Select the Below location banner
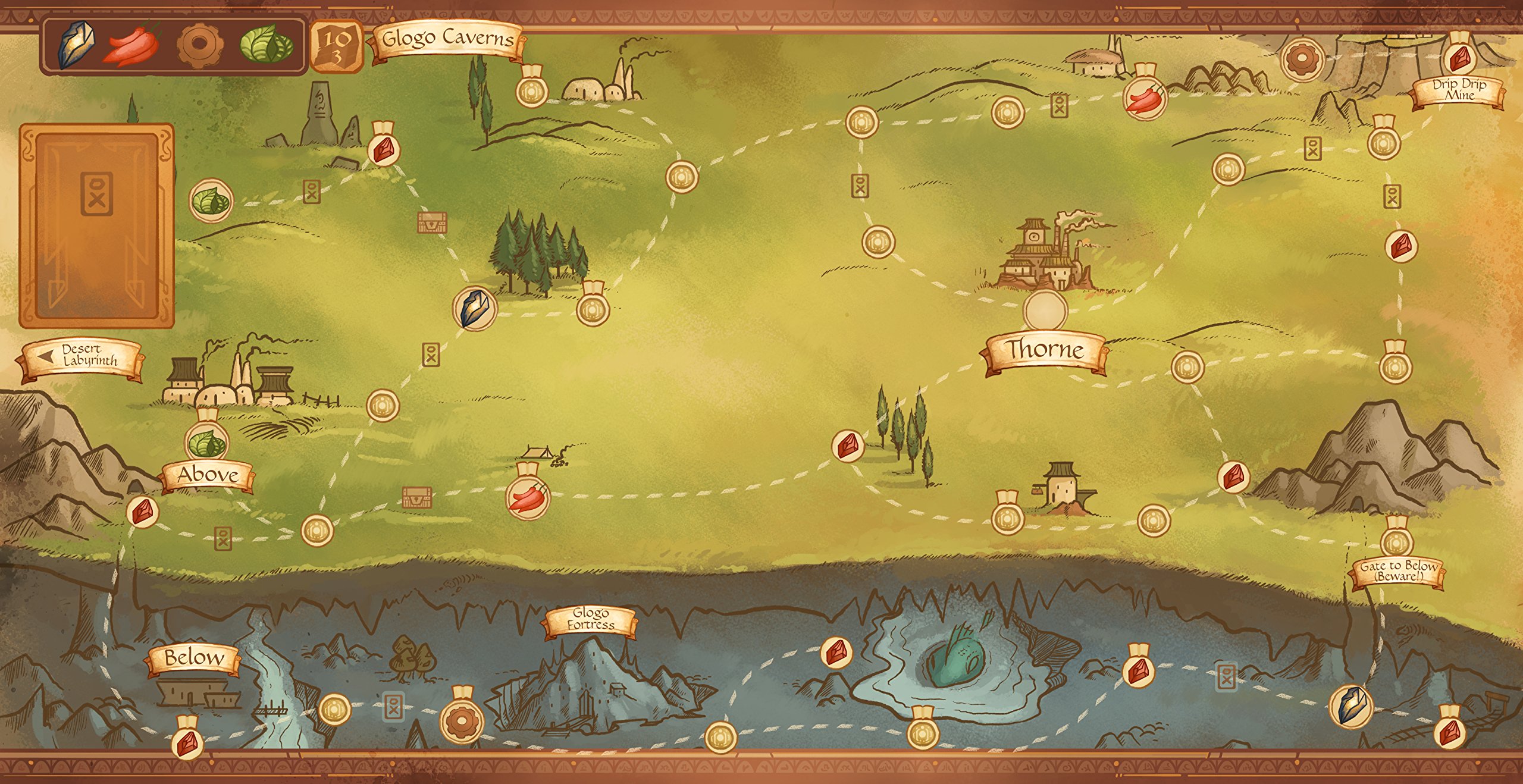The height and width of the screenshot is (784, 1523). pyautogui.click(x=194, y=658)
